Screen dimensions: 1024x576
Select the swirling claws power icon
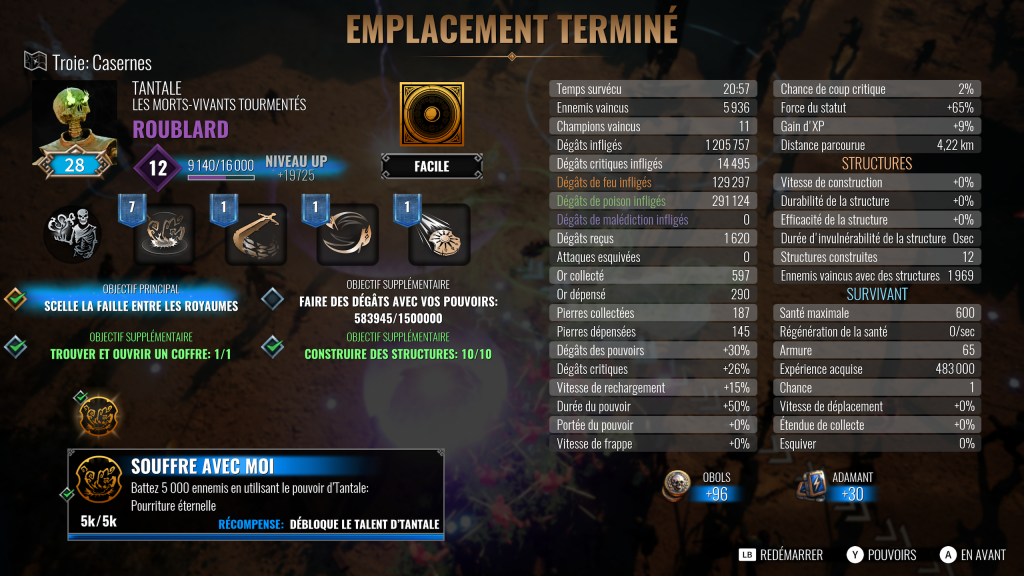[x=348, y=233]
